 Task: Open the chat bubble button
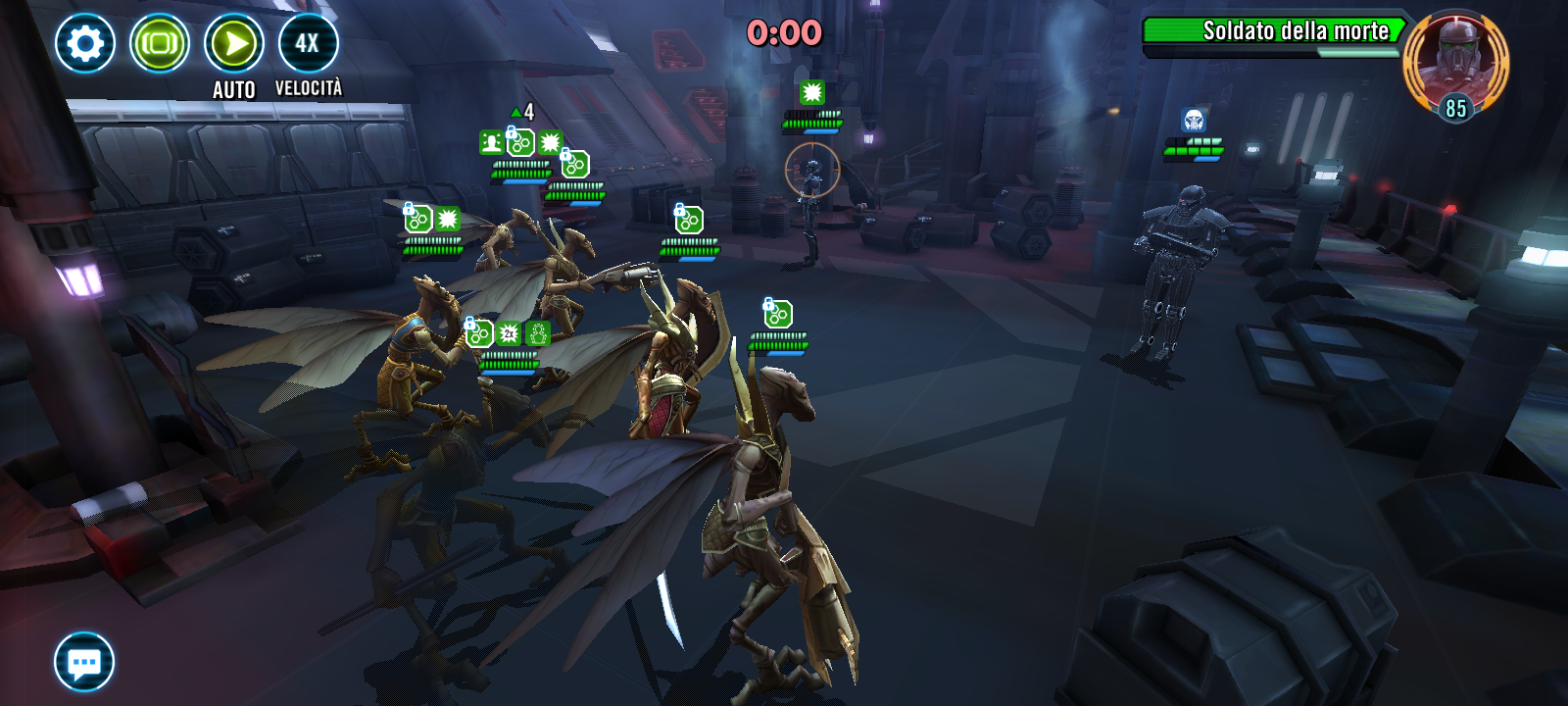click(x=84, y=662)
